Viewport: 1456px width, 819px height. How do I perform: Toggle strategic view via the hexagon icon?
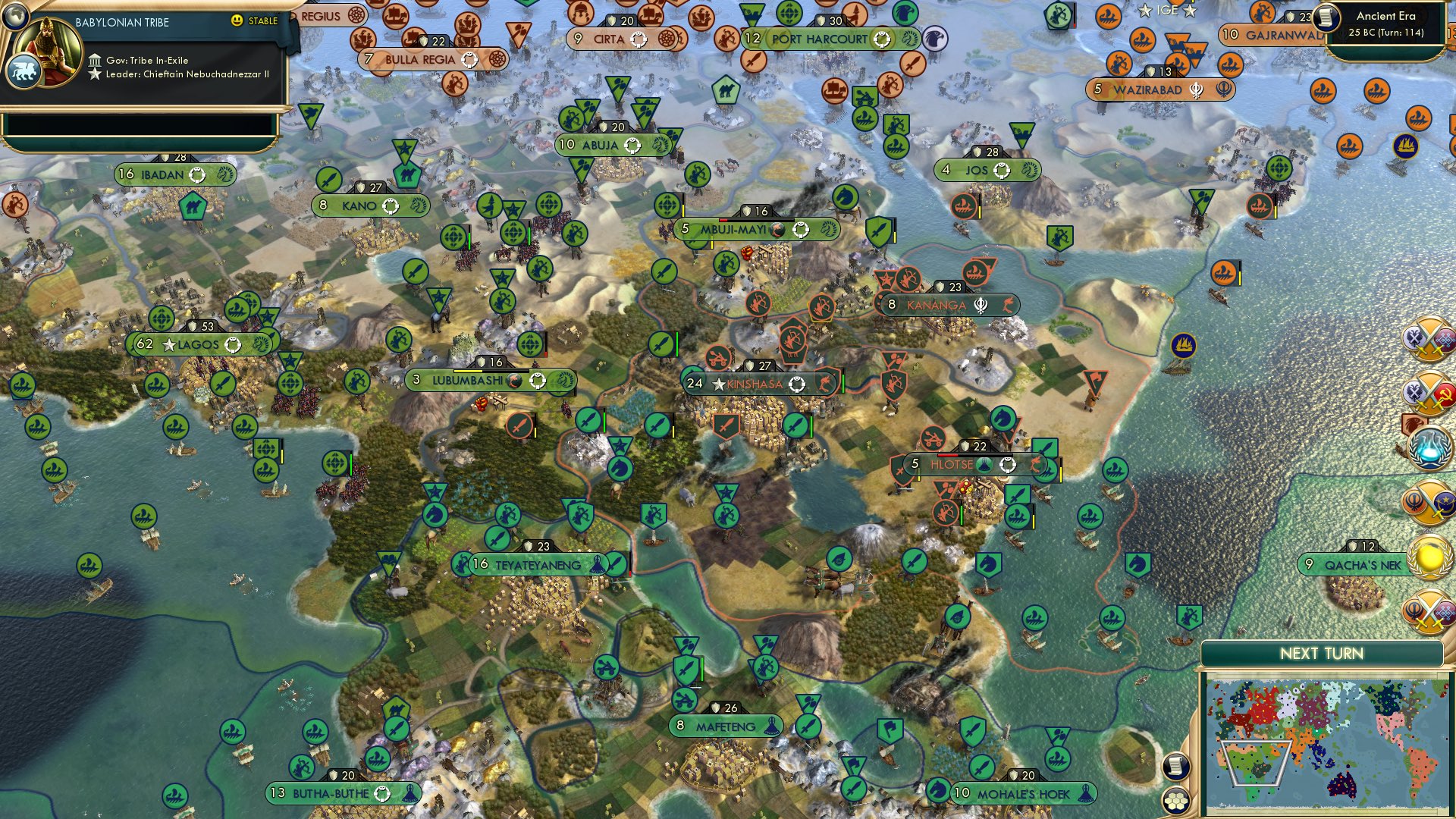[x=1177, y=802]
